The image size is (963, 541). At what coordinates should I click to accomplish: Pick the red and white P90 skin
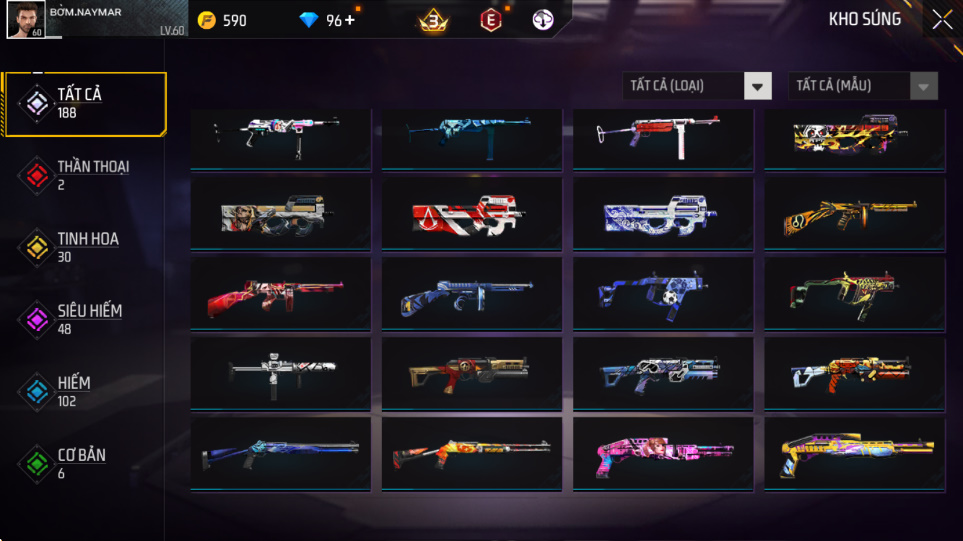(x=470, y=216)
